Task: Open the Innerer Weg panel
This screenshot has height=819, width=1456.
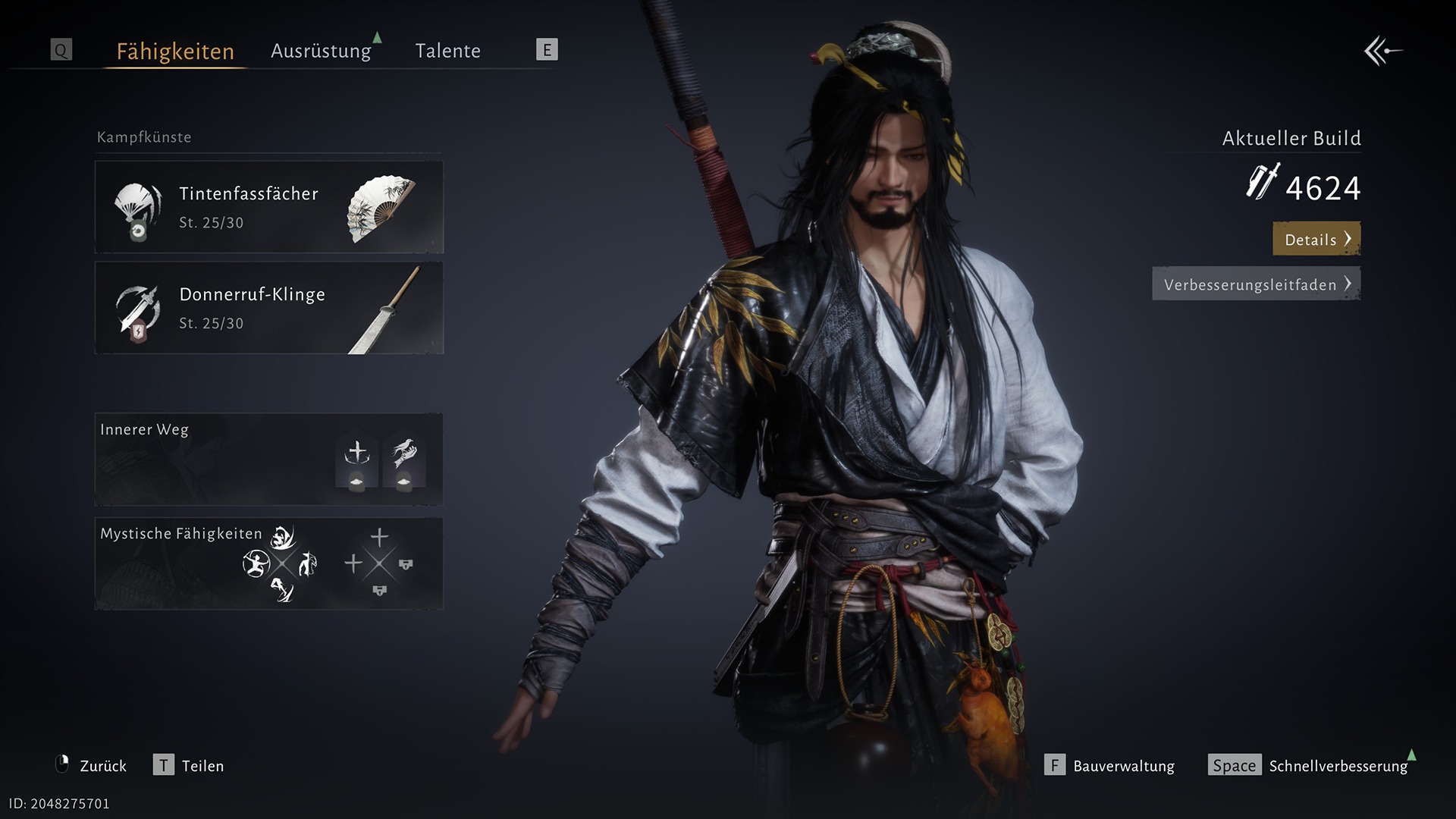Action: tap(268, 460)
